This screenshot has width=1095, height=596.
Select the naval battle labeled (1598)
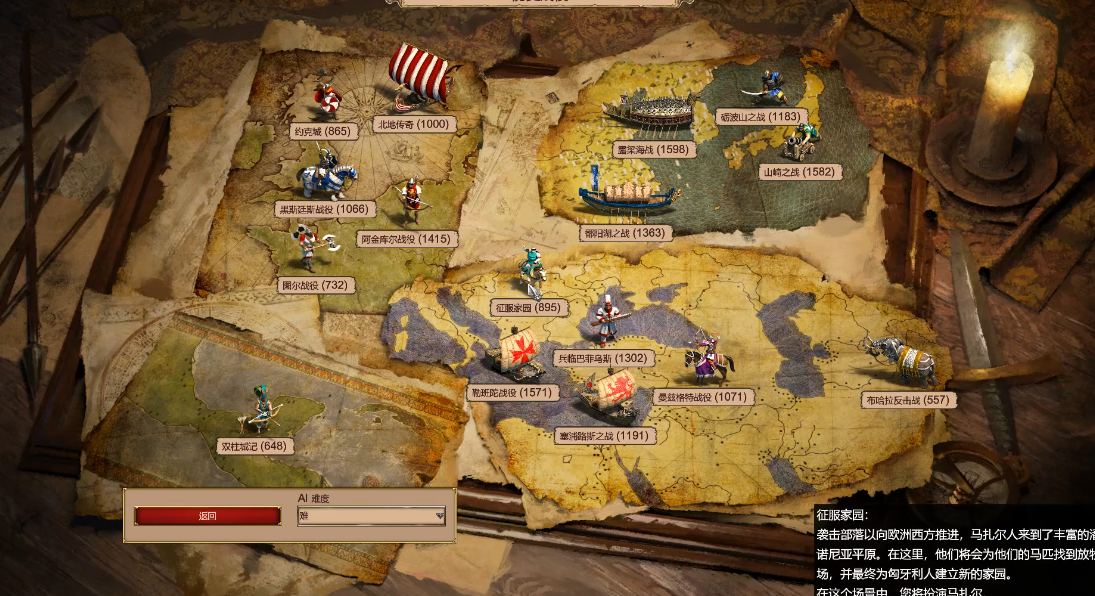click(x=654, y=149)
